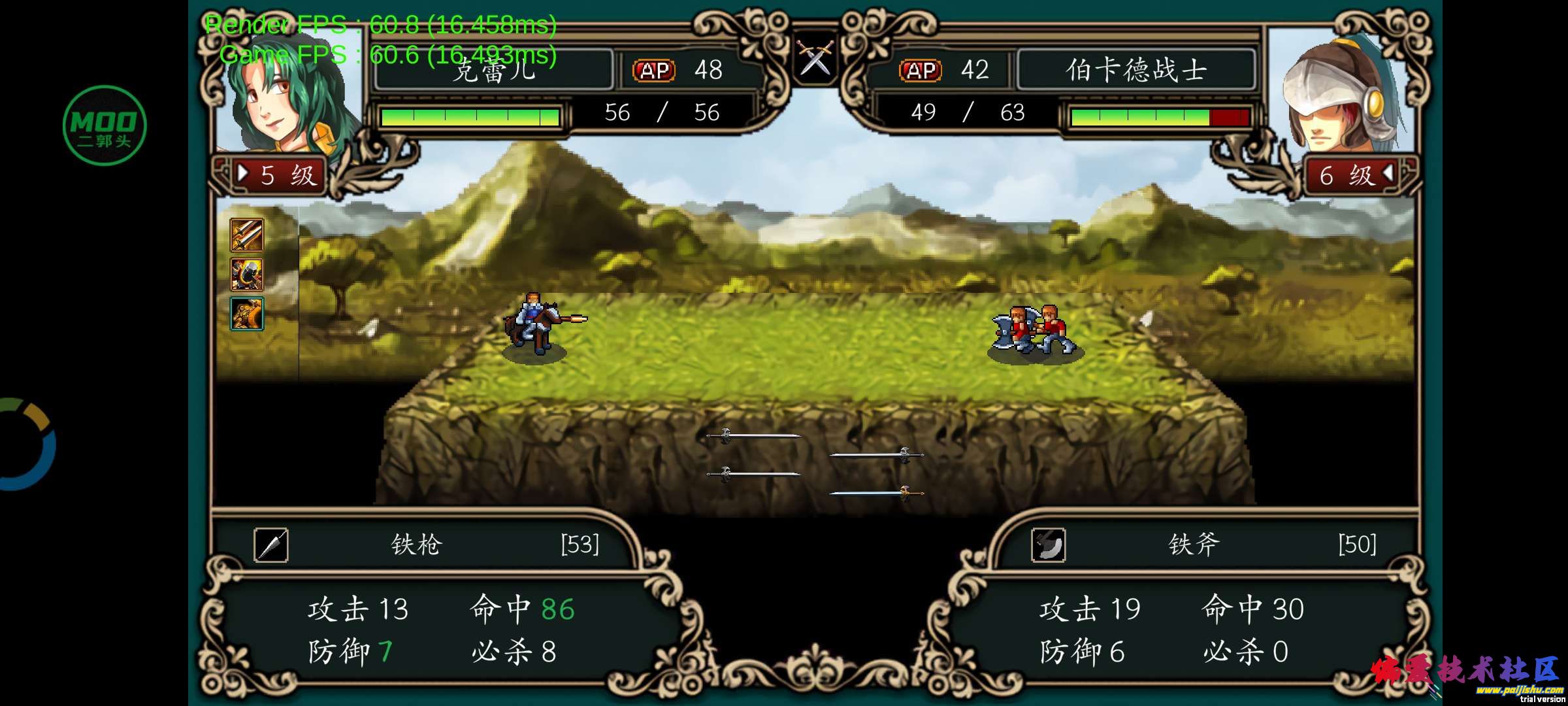Tap the iron axe weapon icon
Viewport: 1568px width, 706px height.
[x=1048, y=545]
